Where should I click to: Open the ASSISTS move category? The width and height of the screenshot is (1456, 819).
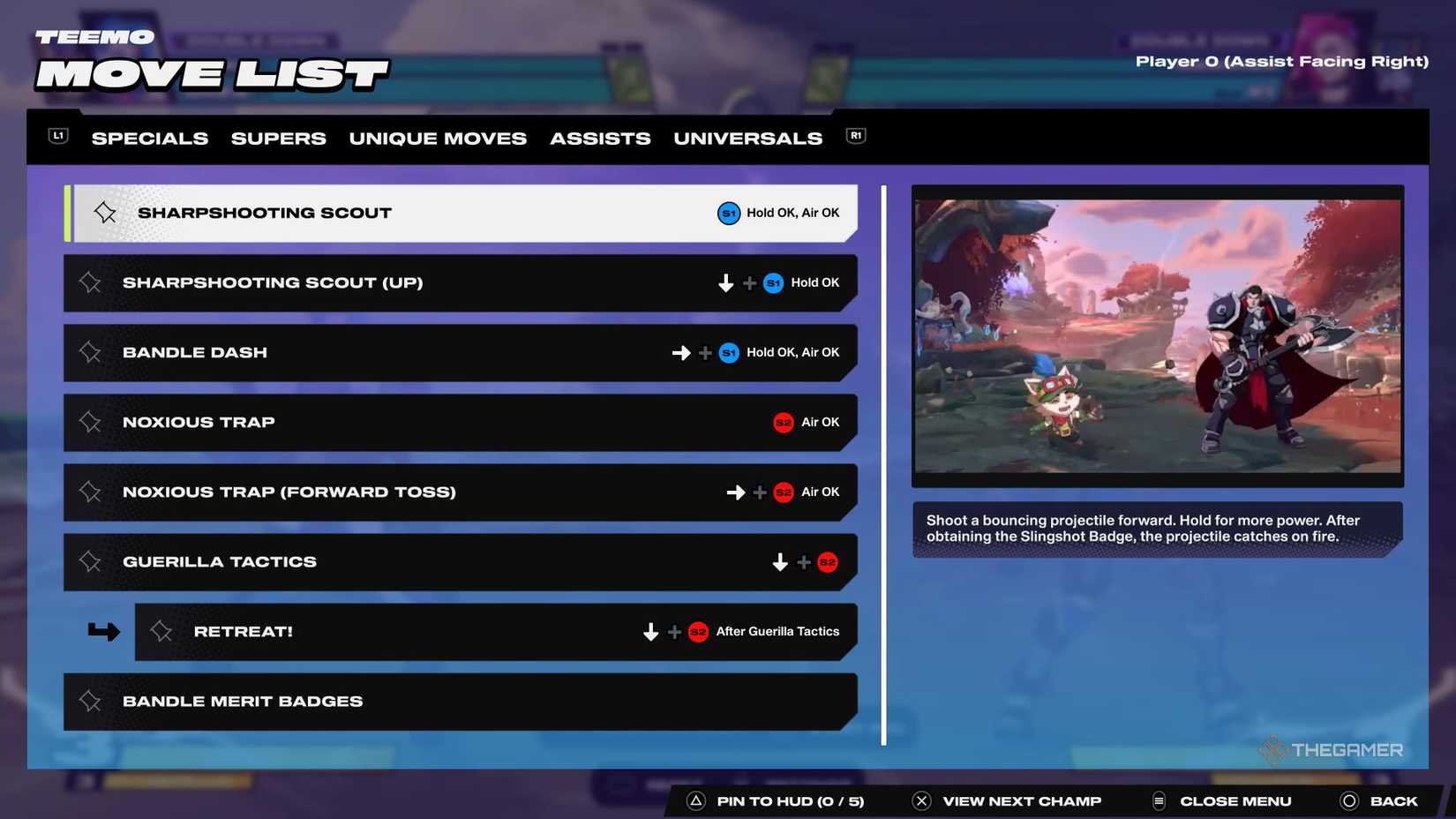[600, 138]
